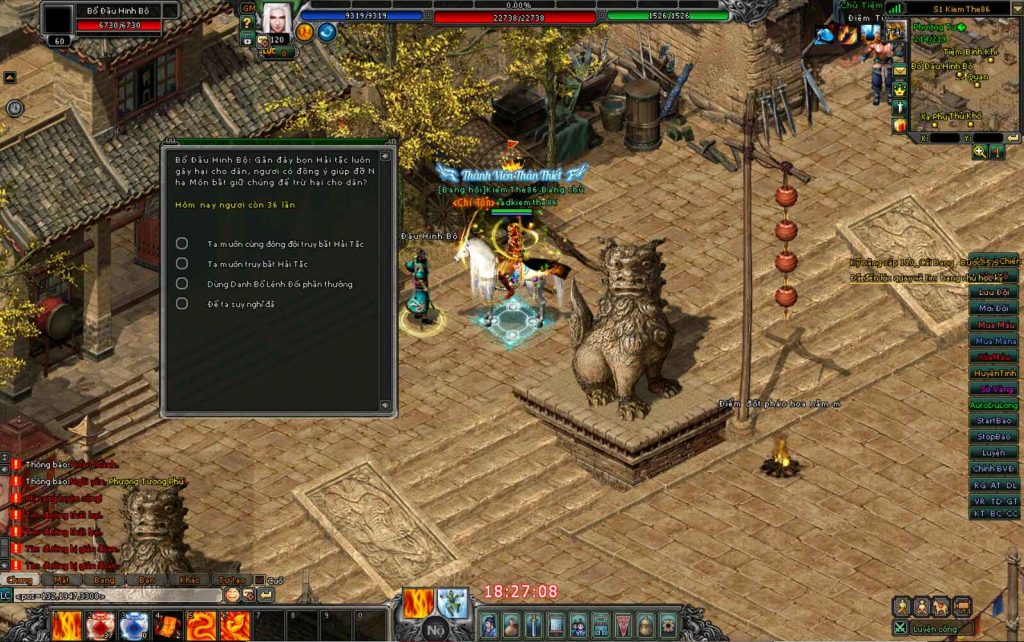This screenshot has width=1024, height=642.
Task: Click the StartBao button
Action: pos(994,421)
